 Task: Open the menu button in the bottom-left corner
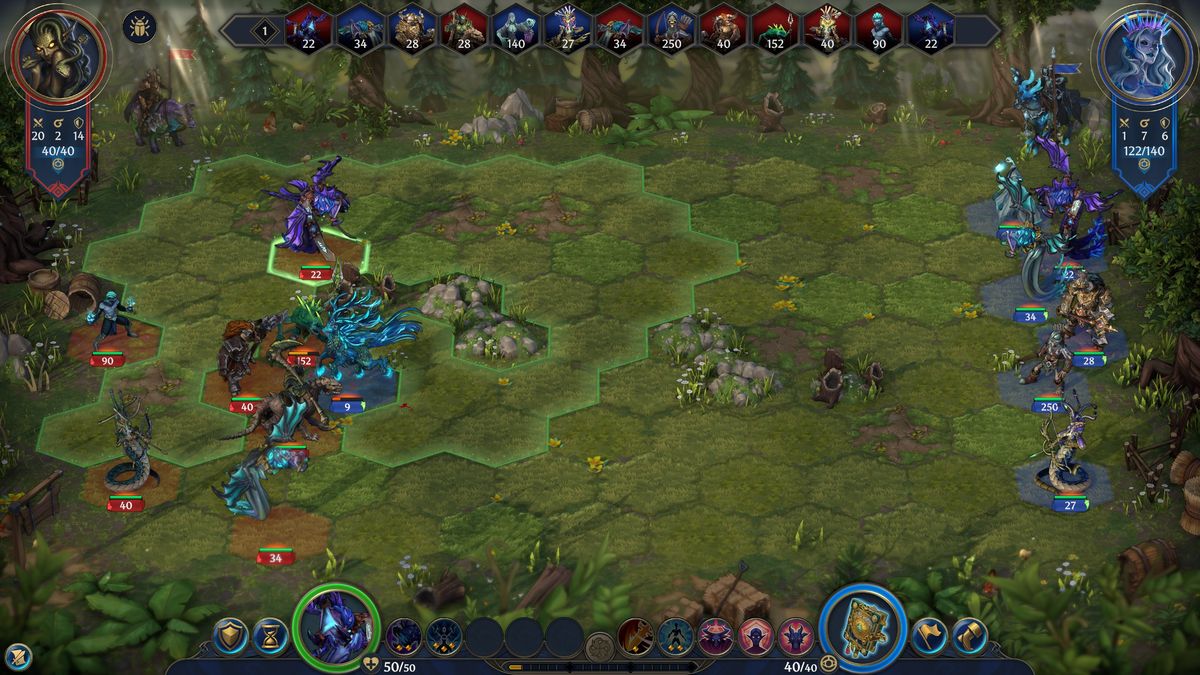pos(18,656)
